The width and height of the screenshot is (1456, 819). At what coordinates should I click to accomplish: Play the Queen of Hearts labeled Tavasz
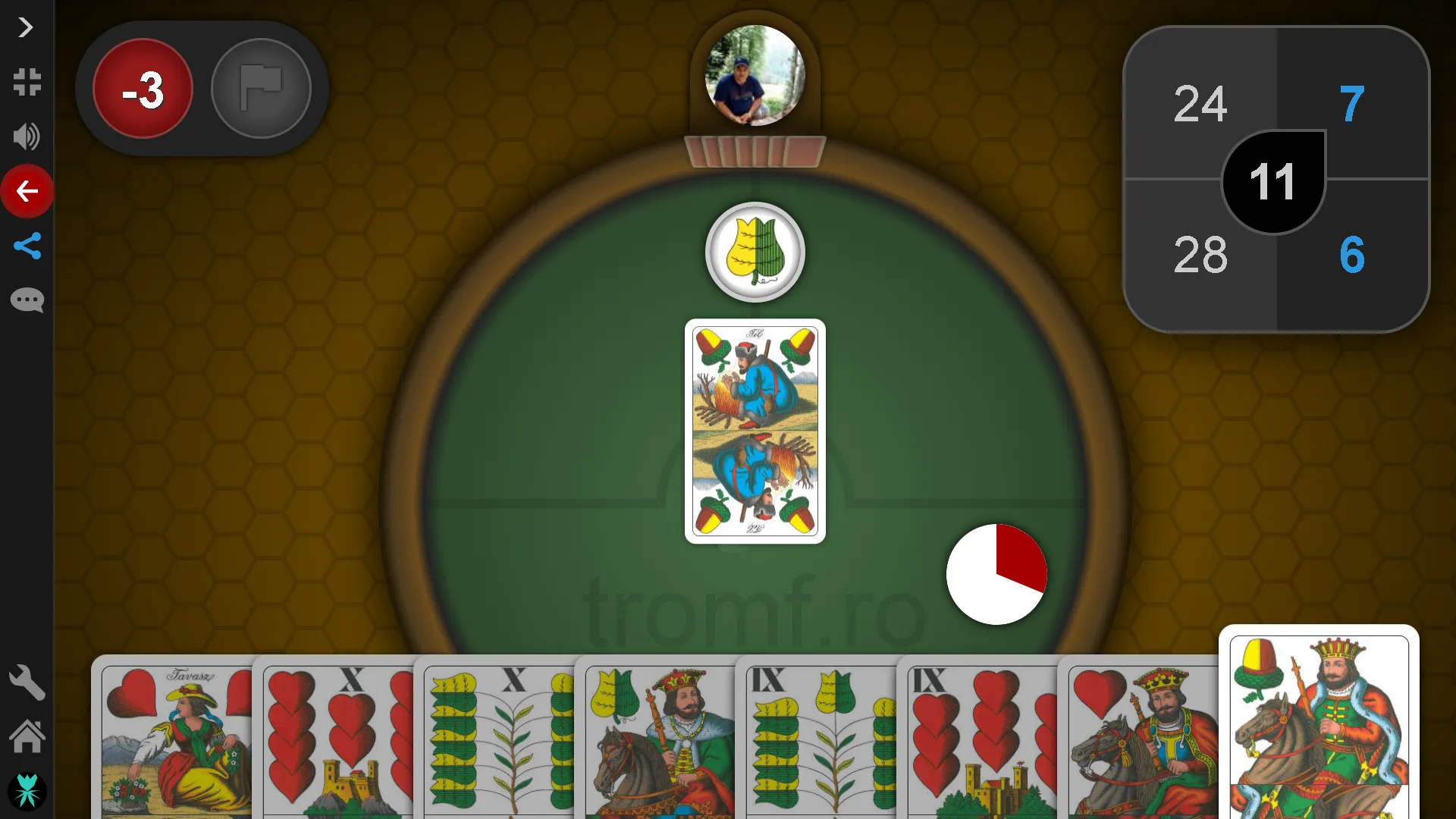174,739
